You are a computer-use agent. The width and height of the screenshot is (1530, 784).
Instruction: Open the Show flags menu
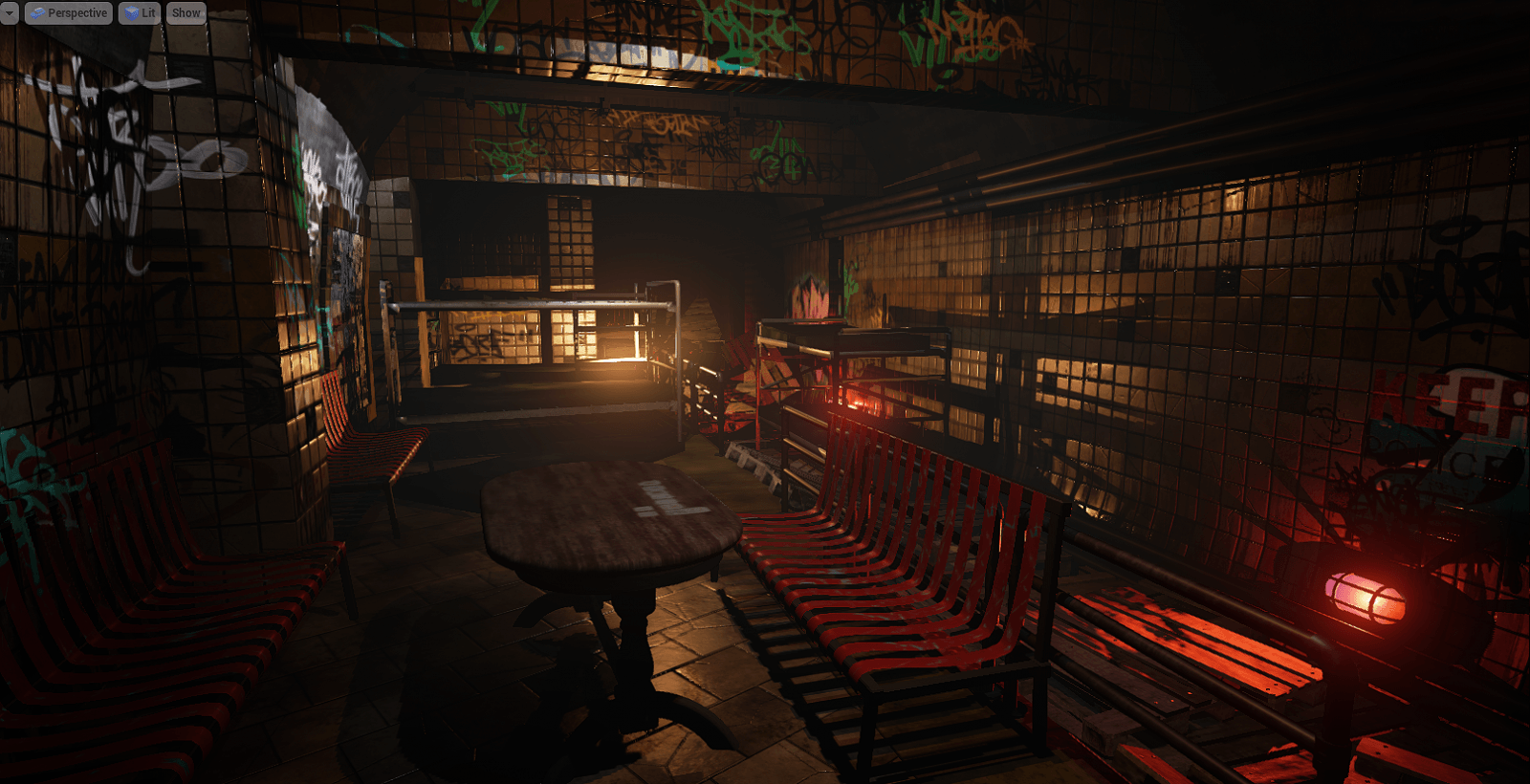click(186, 12)
